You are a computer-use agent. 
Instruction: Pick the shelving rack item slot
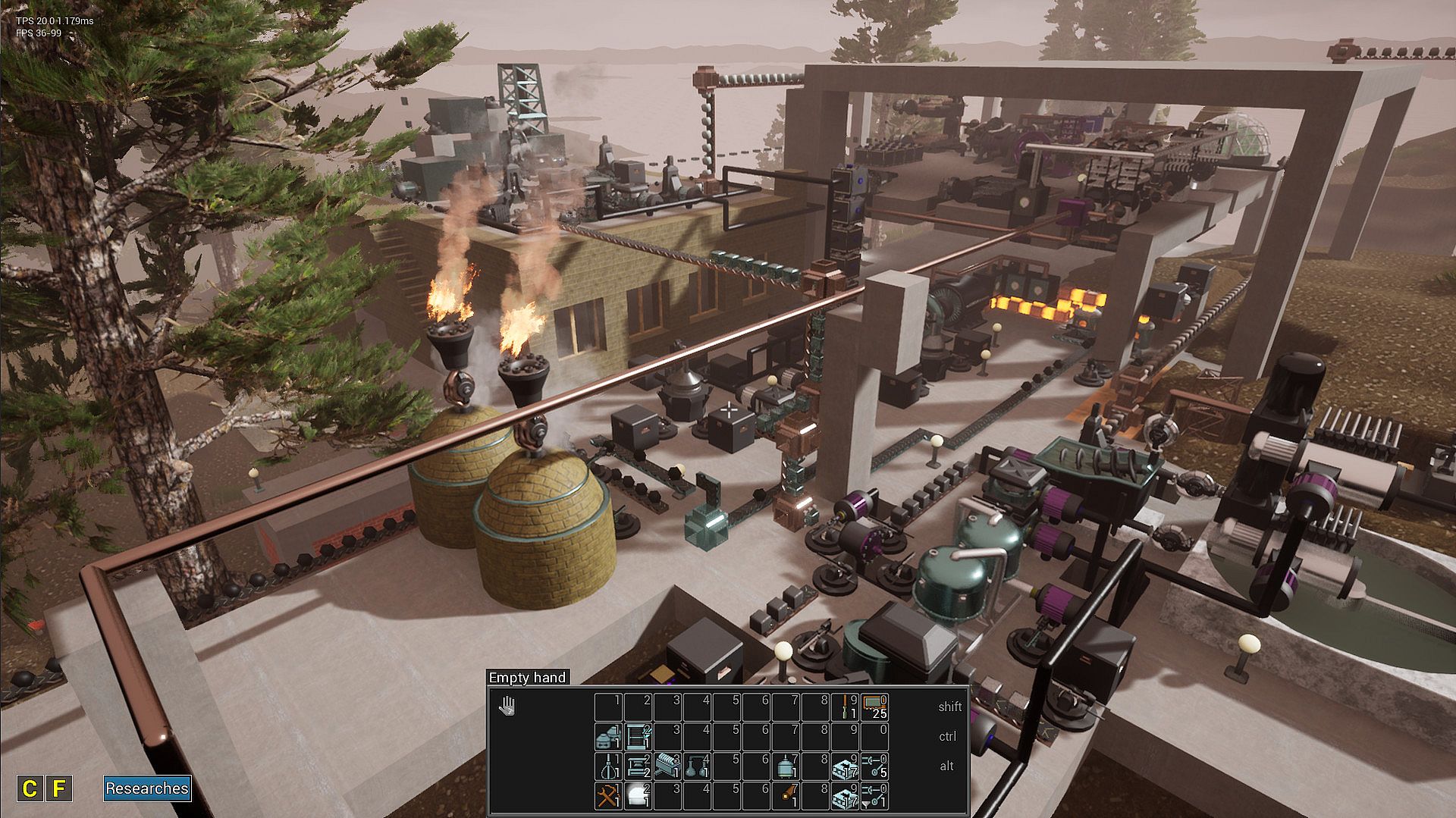pos(637,736)
